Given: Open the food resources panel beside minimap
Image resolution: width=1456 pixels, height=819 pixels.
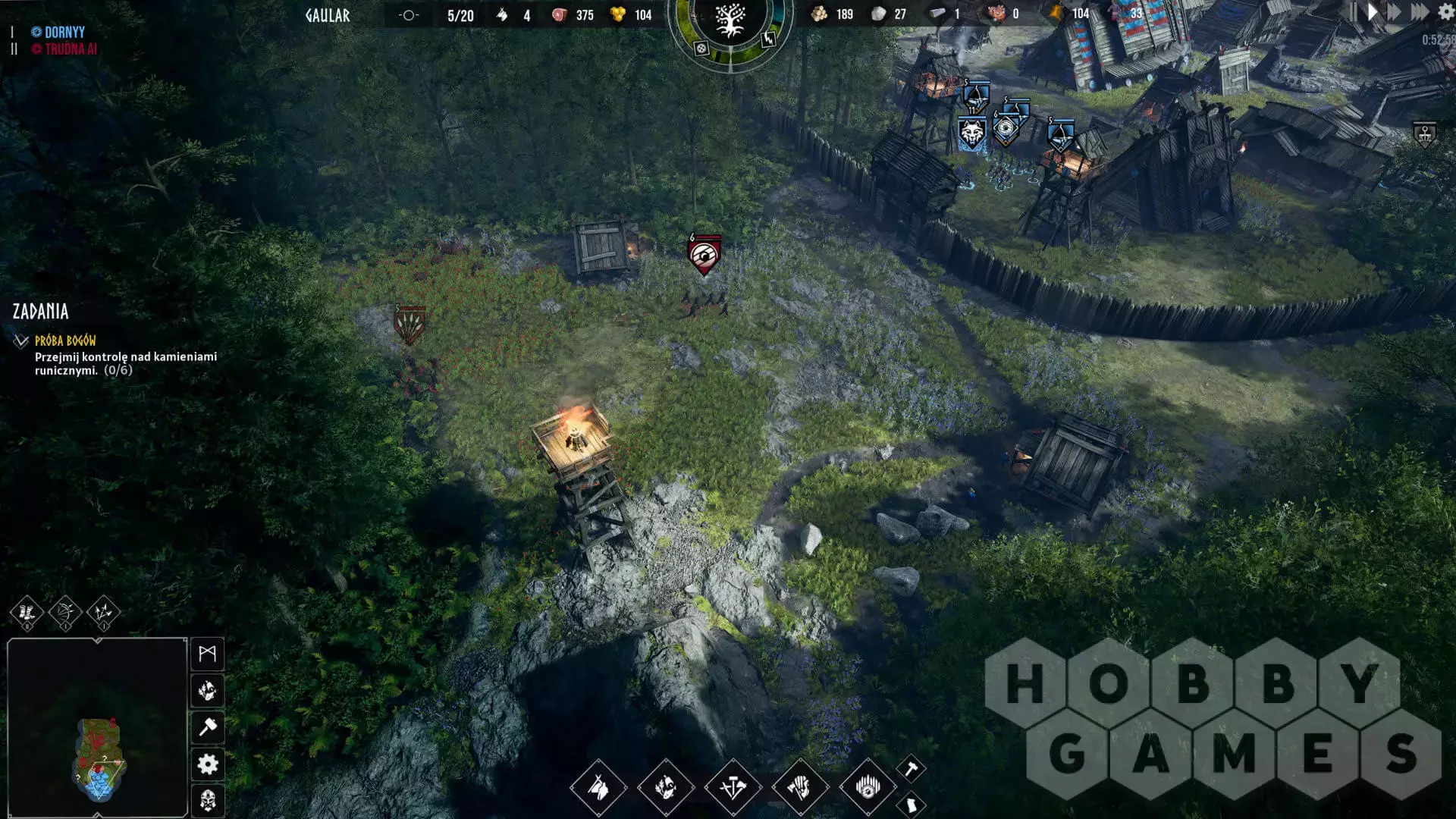Looking at the screenshot, I should click(207, 691).
